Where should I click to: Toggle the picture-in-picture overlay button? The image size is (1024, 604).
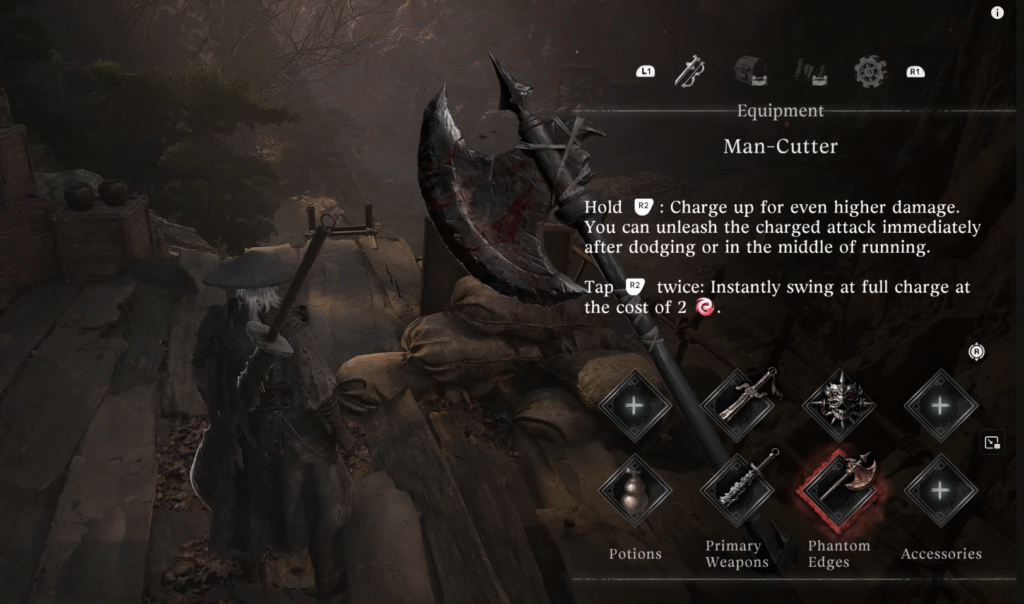point(992,442)
